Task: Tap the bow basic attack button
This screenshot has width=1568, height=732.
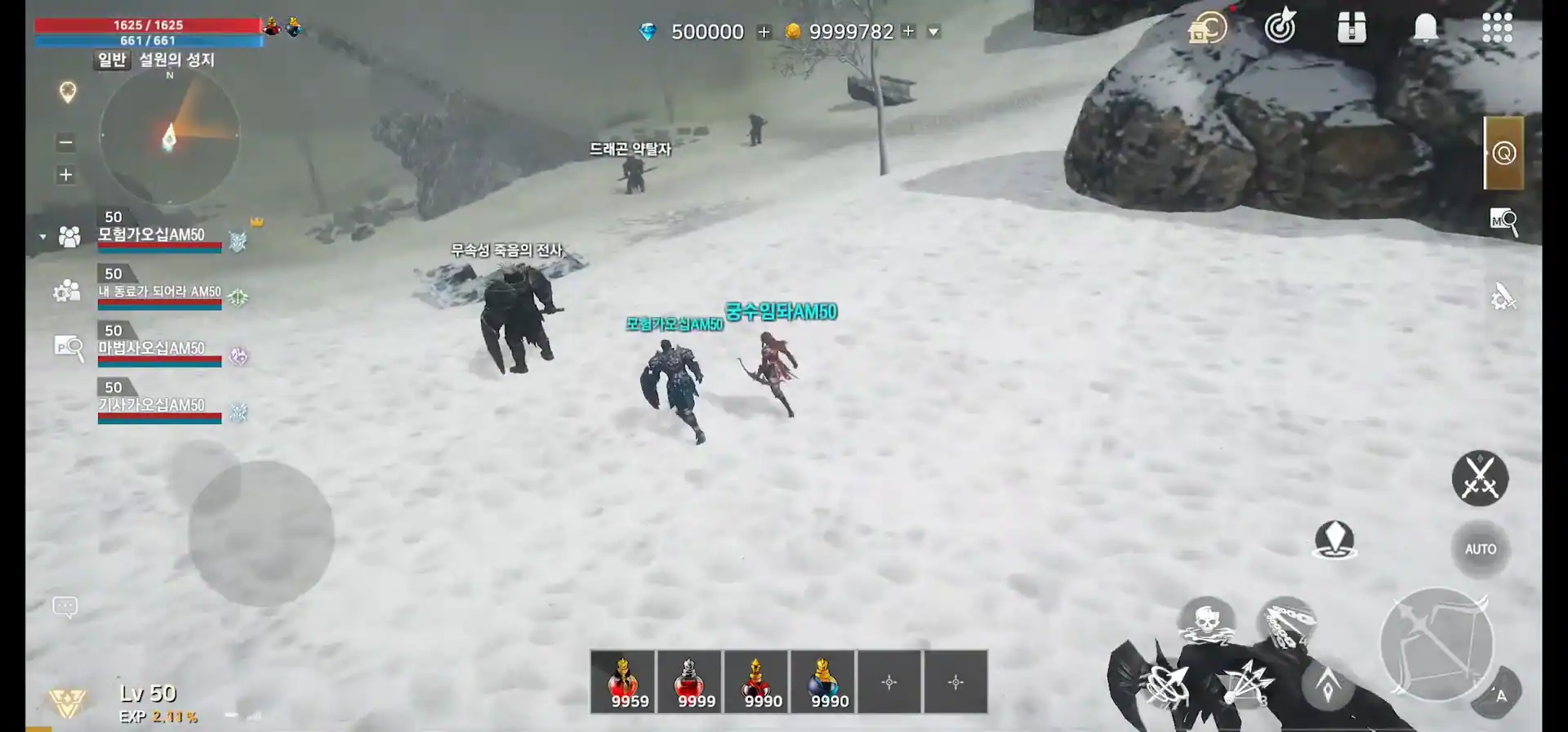Action: [1437, 645]
